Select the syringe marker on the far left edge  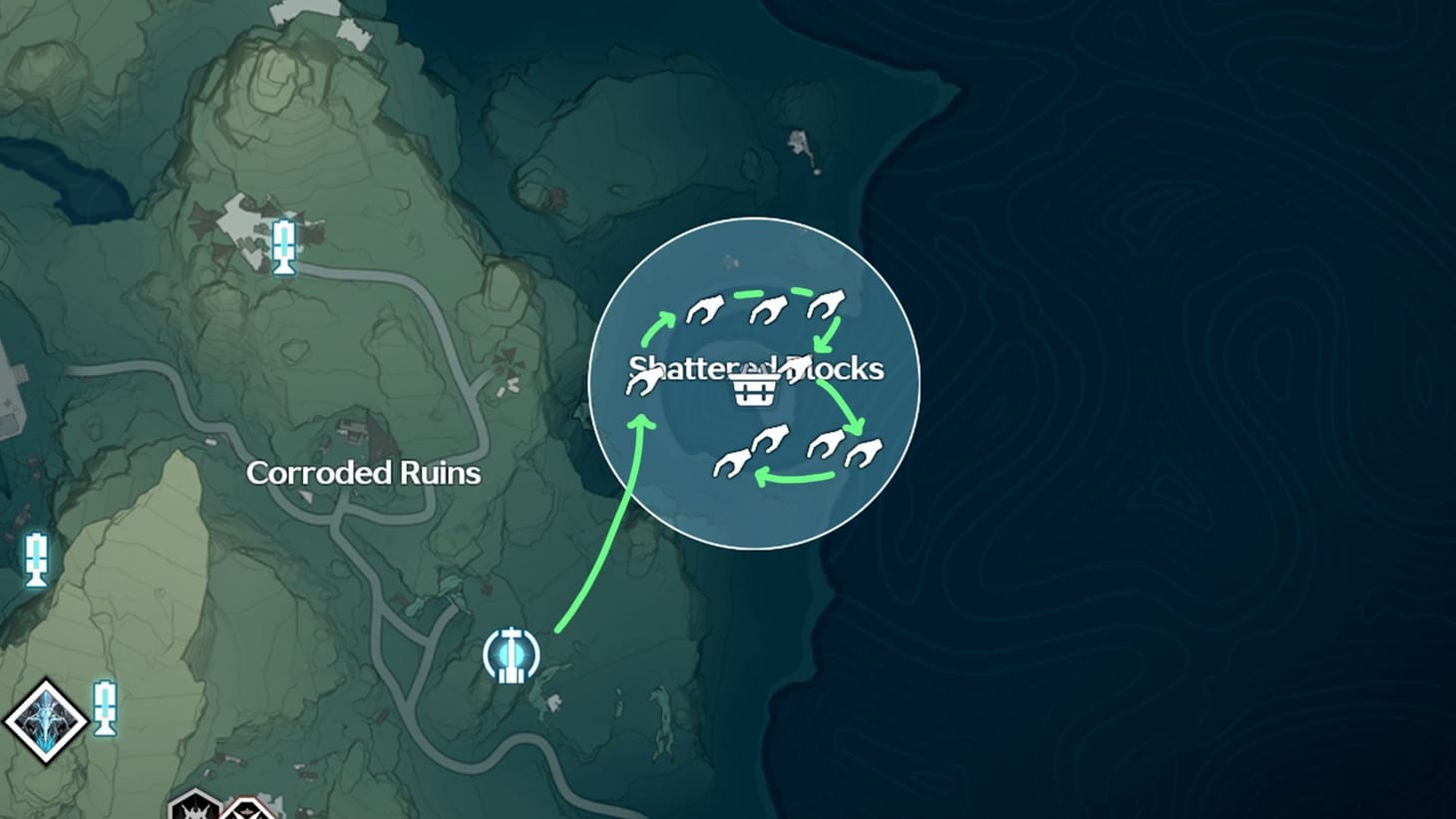click(37, 559)
